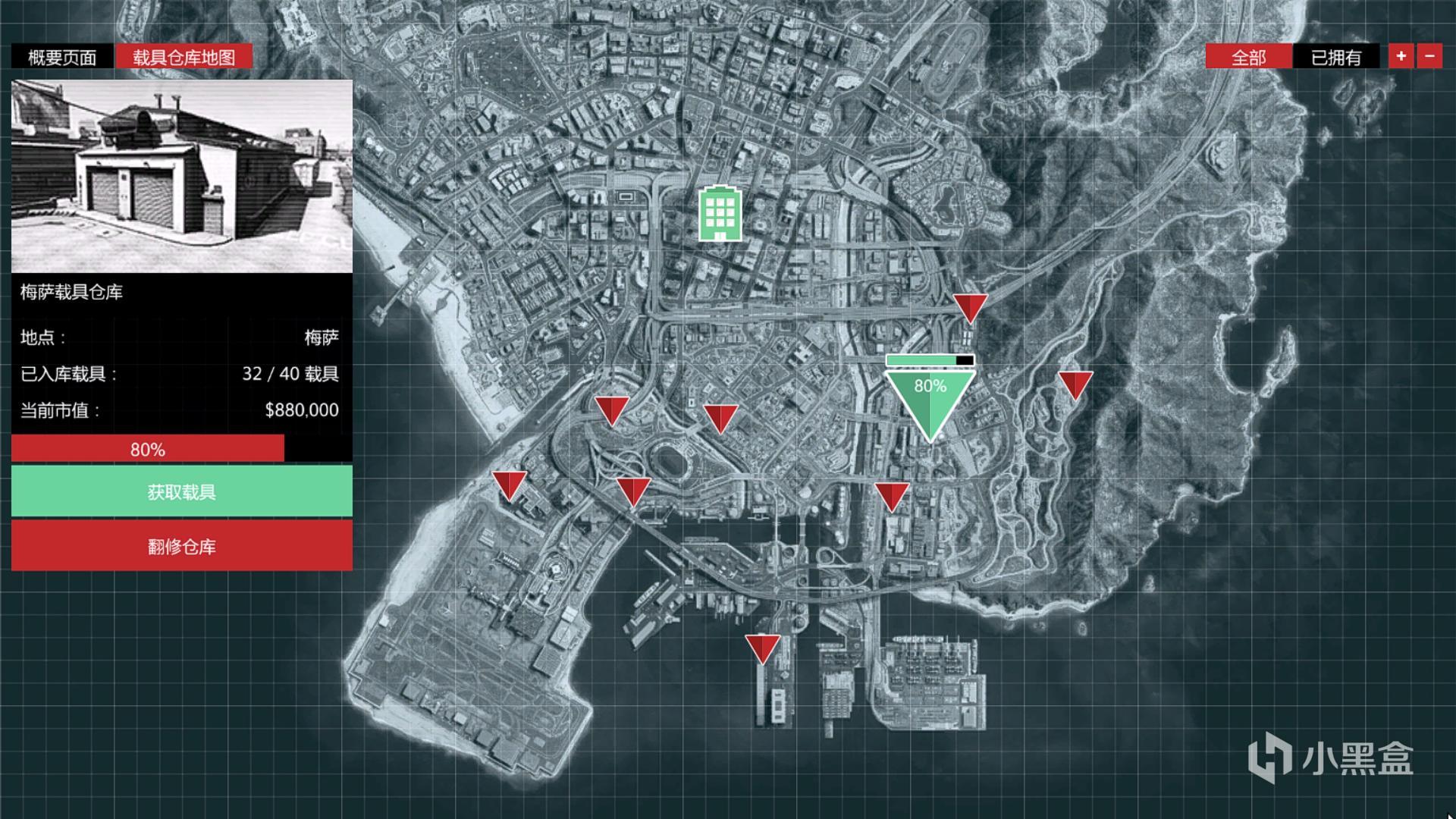
Task: Zoom out the map with minus button
Action: point(1429,56)
